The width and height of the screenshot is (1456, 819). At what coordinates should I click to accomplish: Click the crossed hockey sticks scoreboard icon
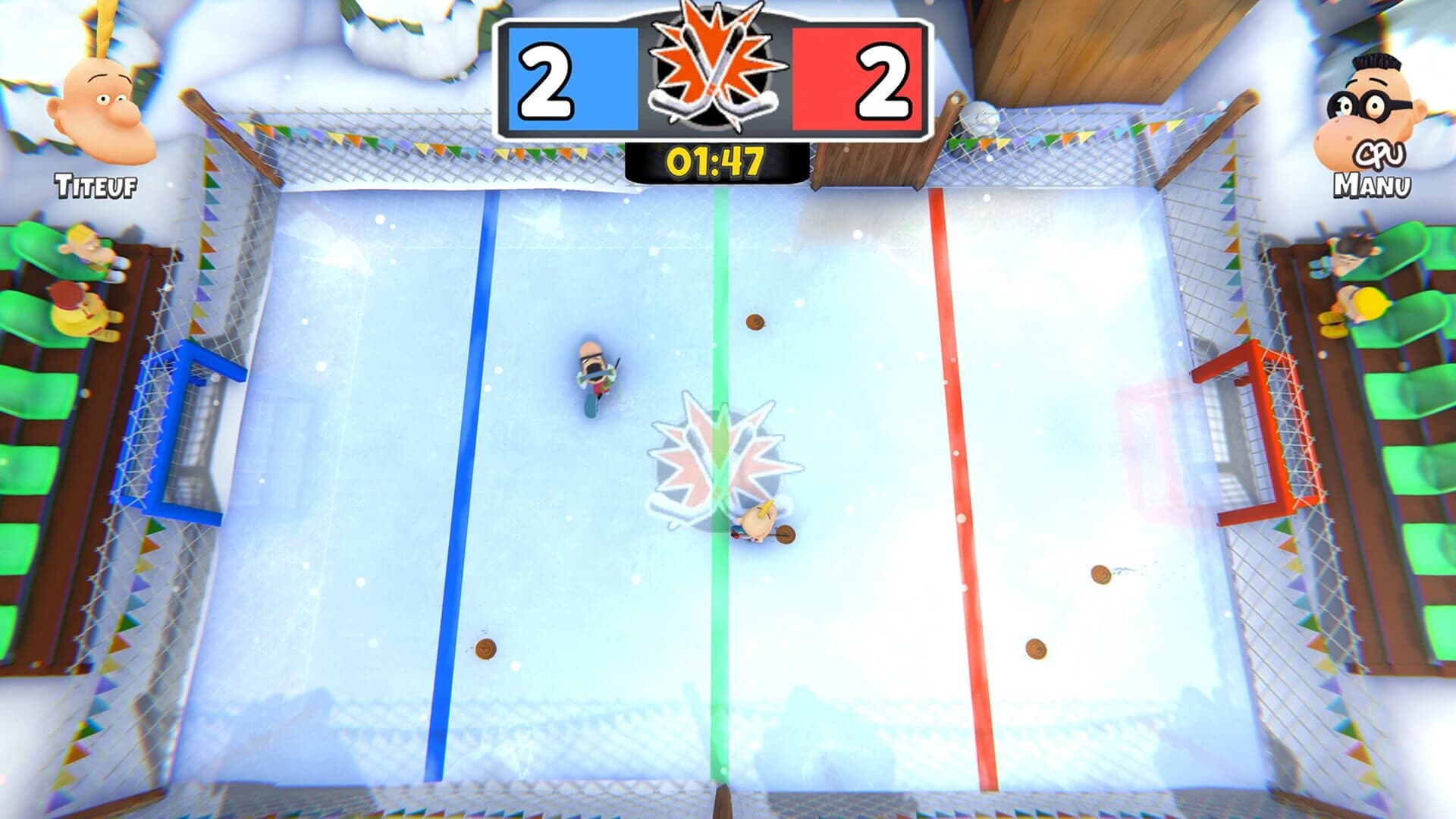(711, 68)
